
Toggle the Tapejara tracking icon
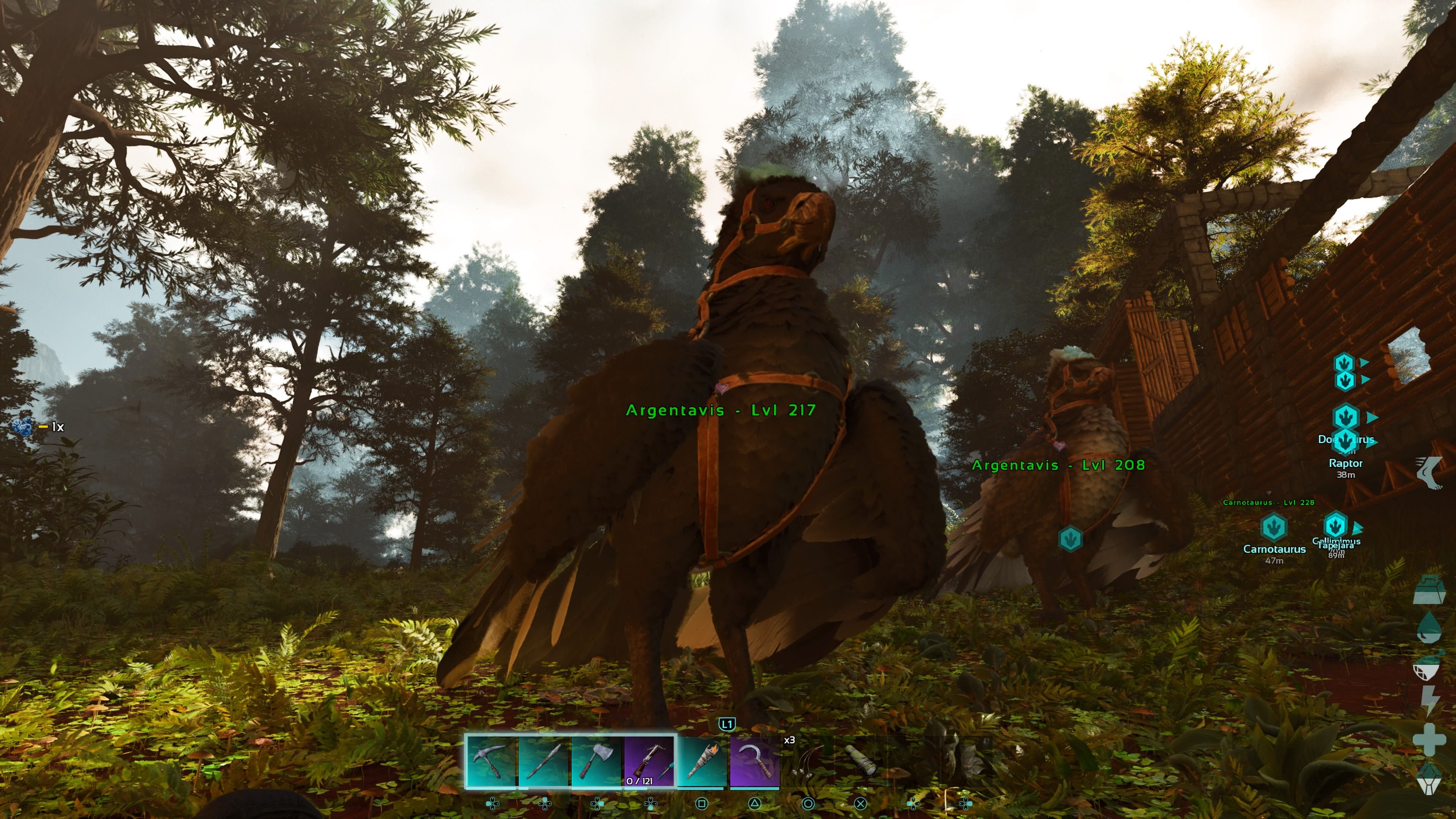tap(1335, 525)
